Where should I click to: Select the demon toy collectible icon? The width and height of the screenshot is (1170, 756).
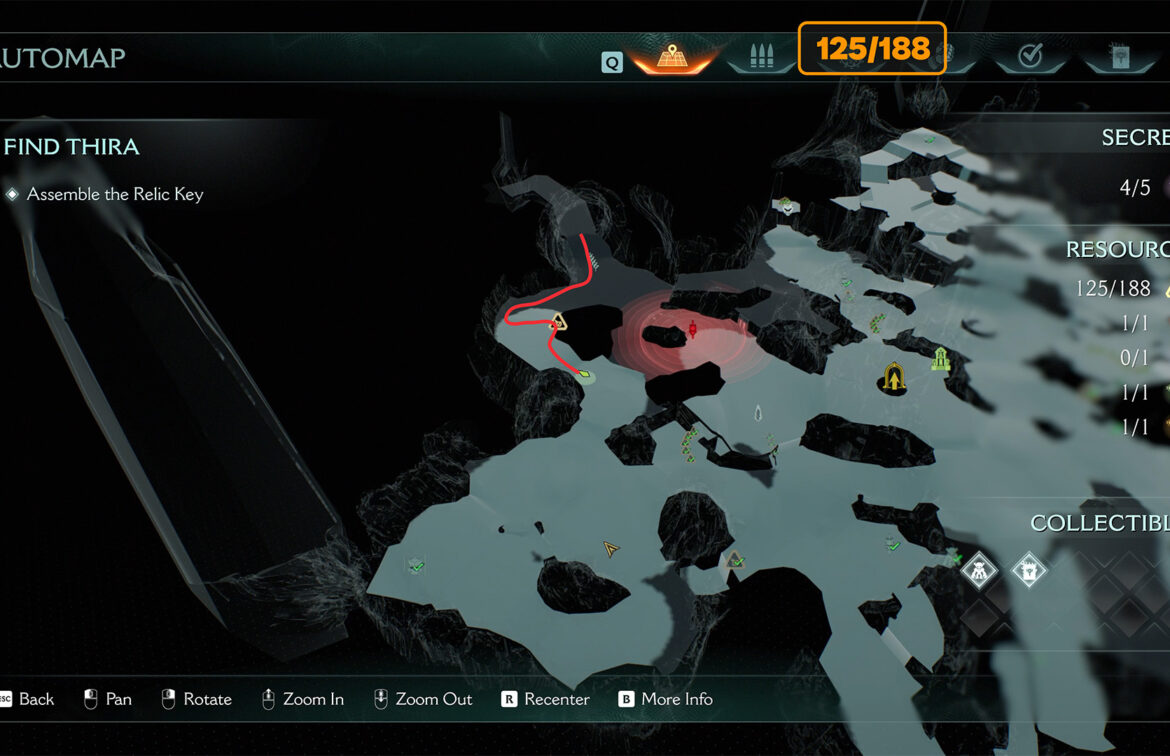coord(978,571)
